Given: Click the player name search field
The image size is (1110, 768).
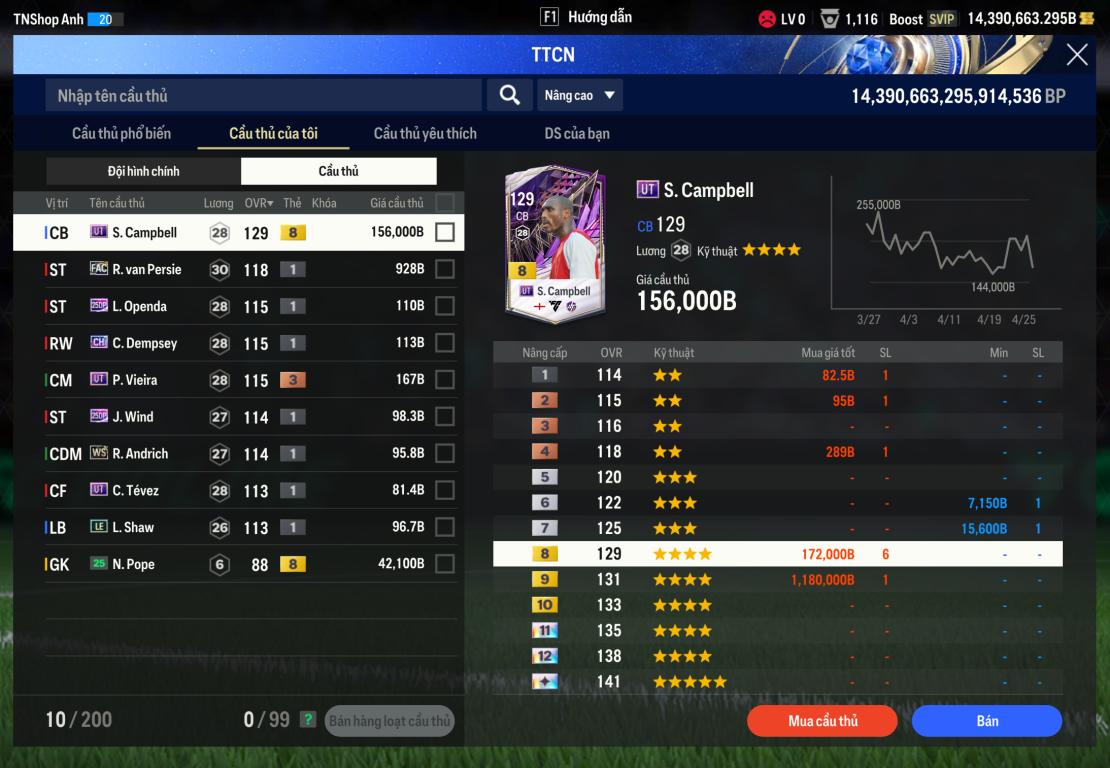Looking at the screenshot, I should pos(263,96).
